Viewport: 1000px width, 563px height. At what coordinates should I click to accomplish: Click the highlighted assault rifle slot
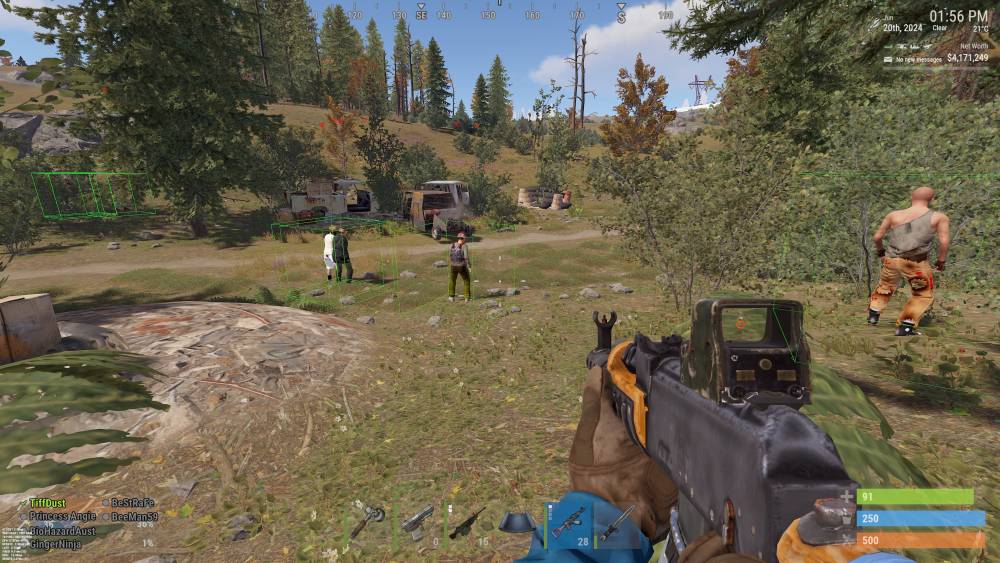[568, 522]
